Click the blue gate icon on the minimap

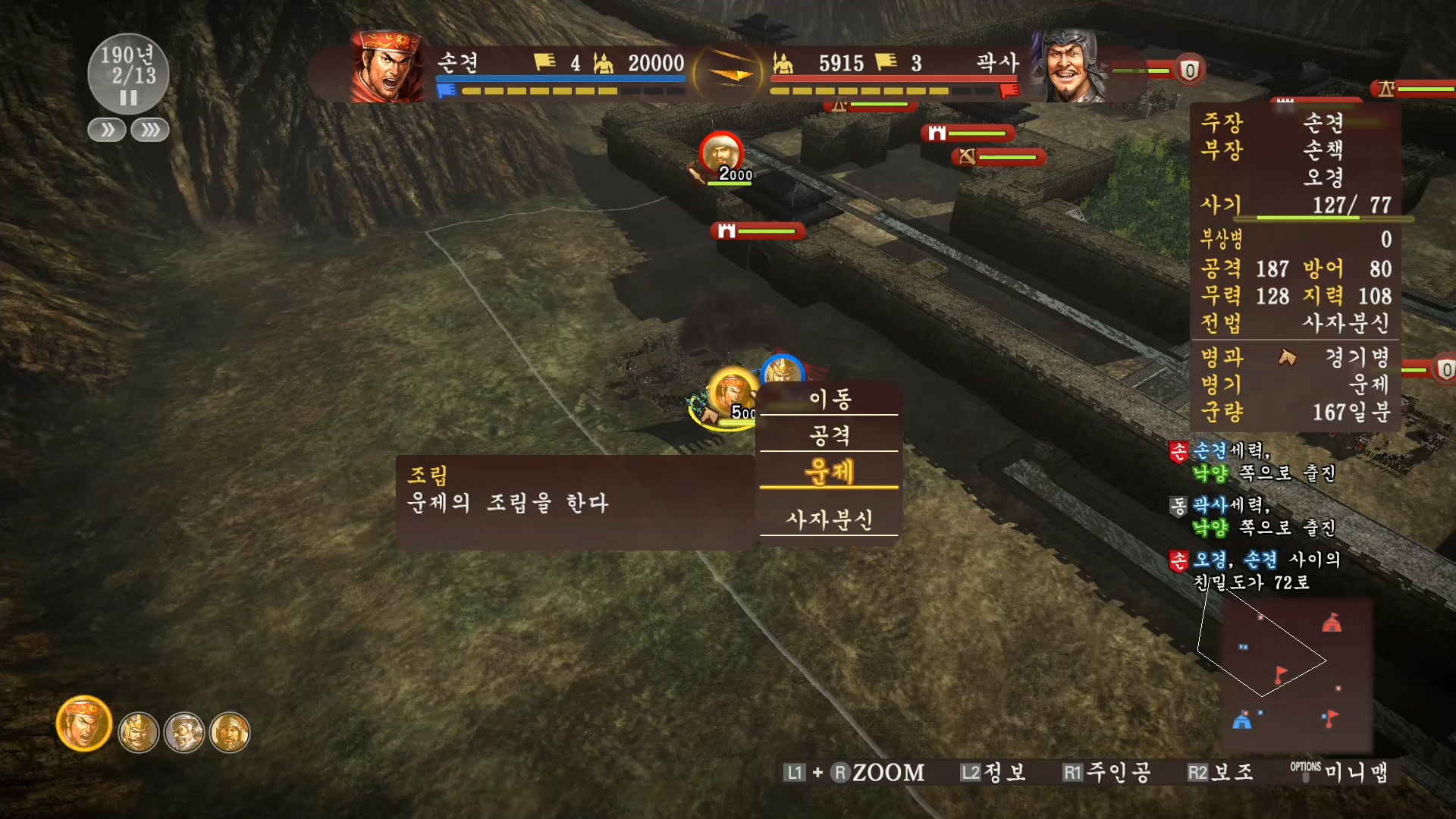click(x=1243, y=722)
